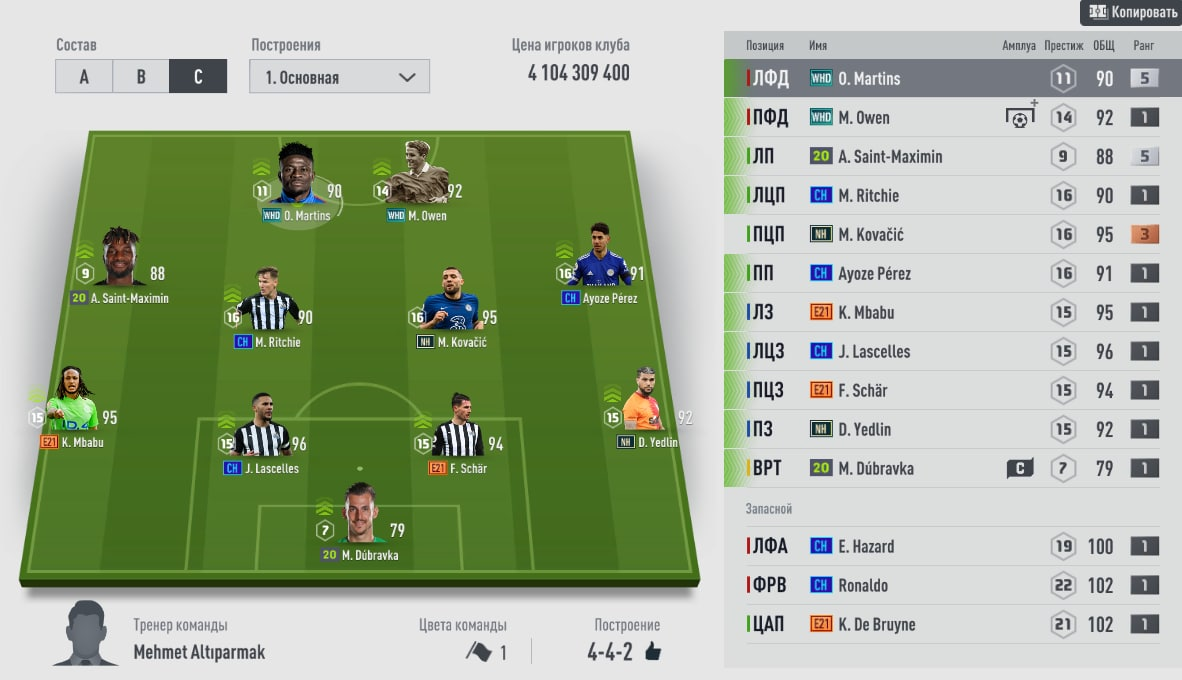This screenshot has width=1182, height=680.
Task: Choose J. Lascelles player card on pitch
Action: [261, 428]
